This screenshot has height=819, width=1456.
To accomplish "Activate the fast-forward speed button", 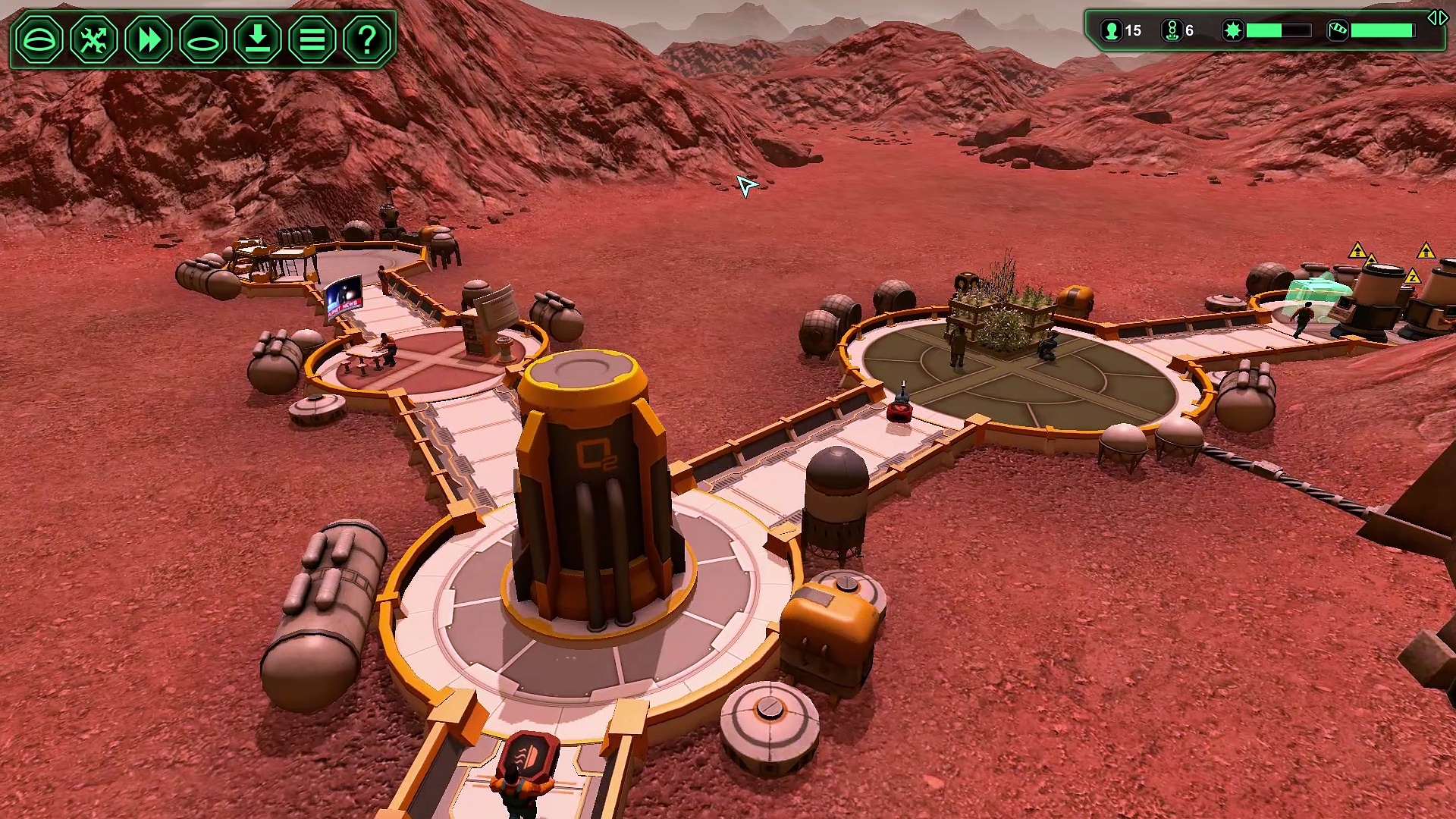I will [x=149, y=39].
